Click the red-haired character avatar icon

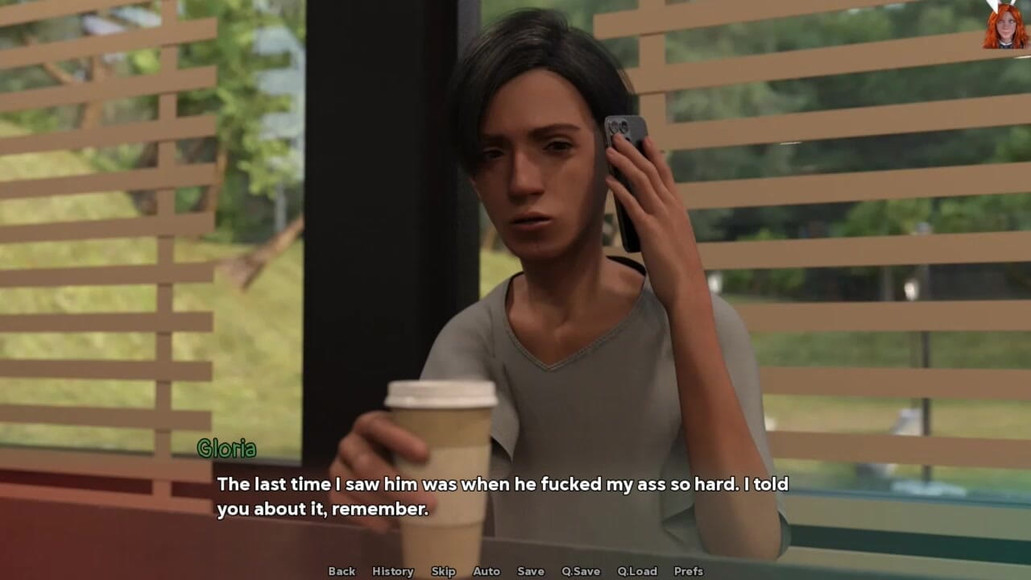1004,24
